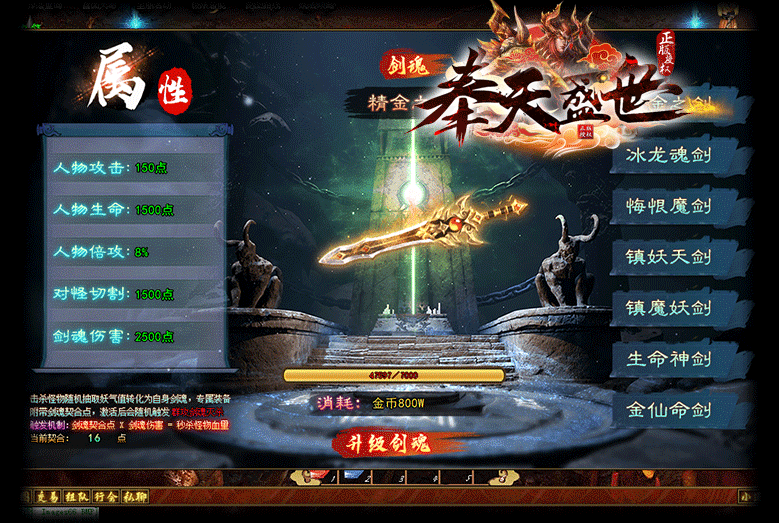Click the 剑魂 sword soul label
The image size is (779, 523).
(x=407, y=66)
